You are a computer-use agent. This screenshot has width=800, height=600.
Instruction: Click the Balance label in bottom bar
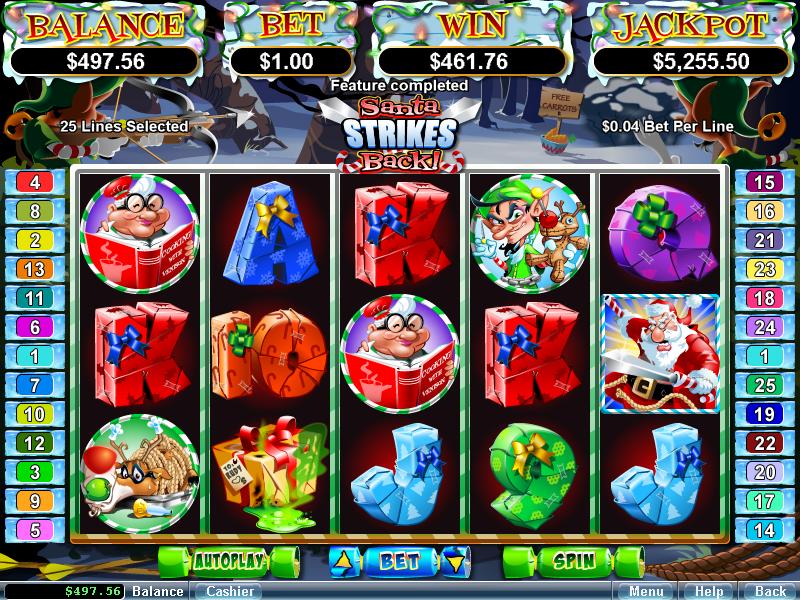click(x=158, y=591)
